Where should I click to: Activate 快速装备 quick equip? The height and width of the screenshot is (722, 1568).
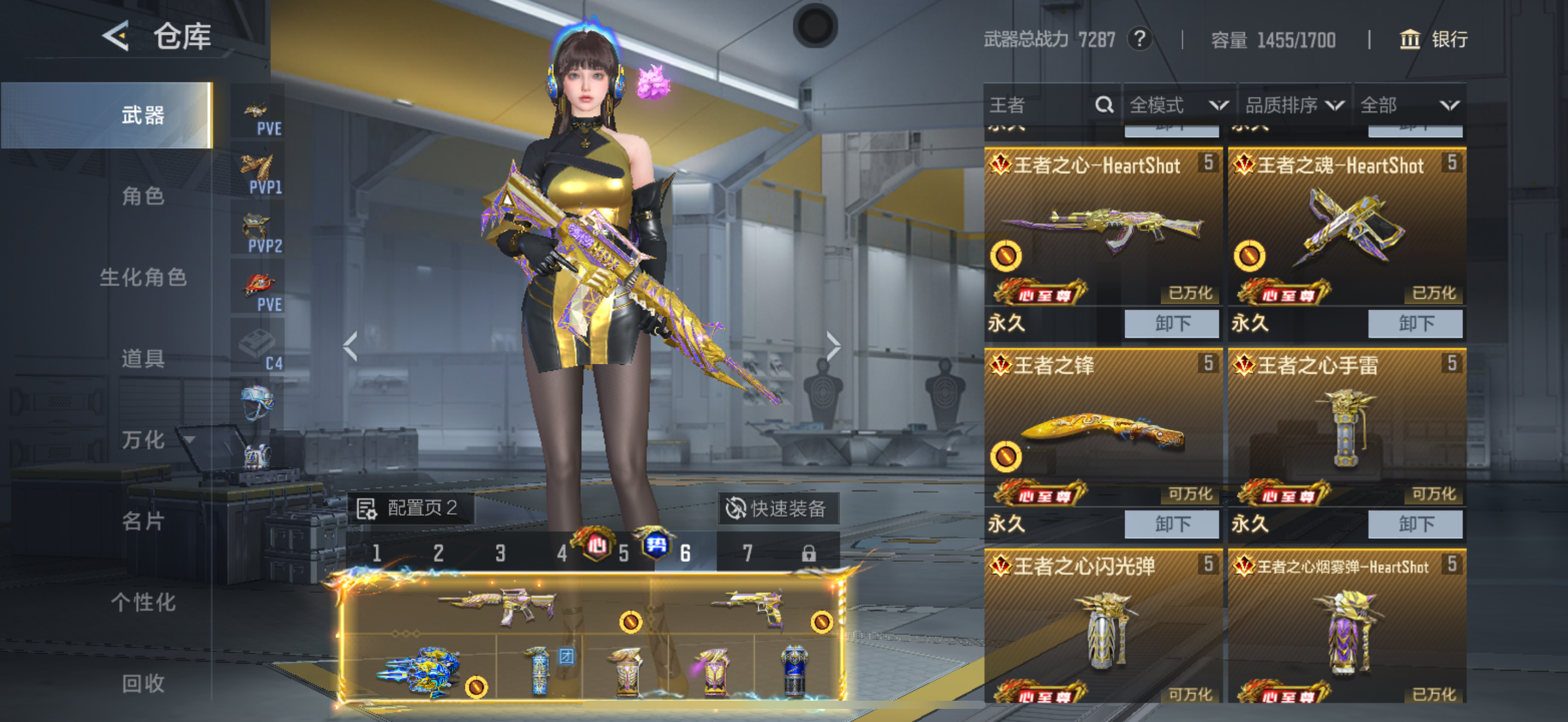coord(778,508)
